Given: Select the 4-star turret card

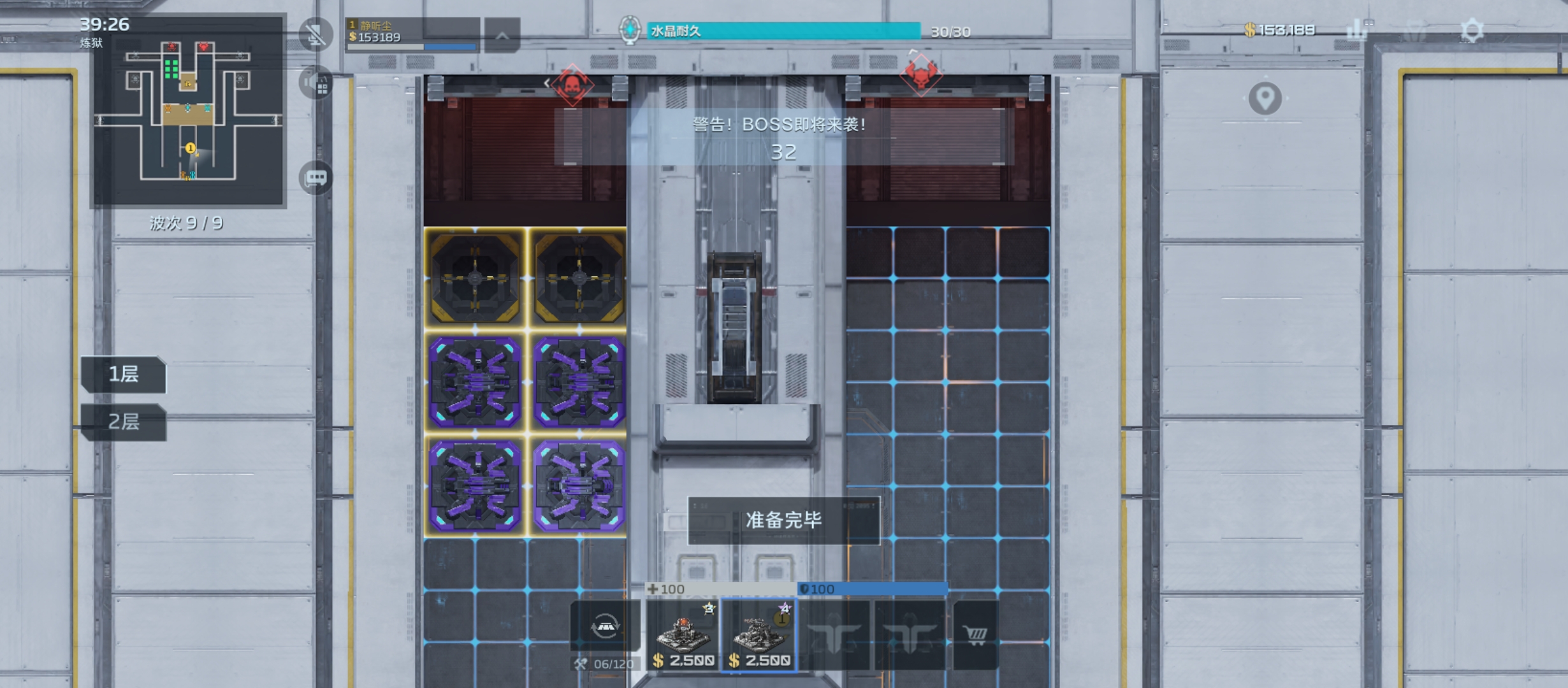Looking at the screenshot, I should 759,635.
